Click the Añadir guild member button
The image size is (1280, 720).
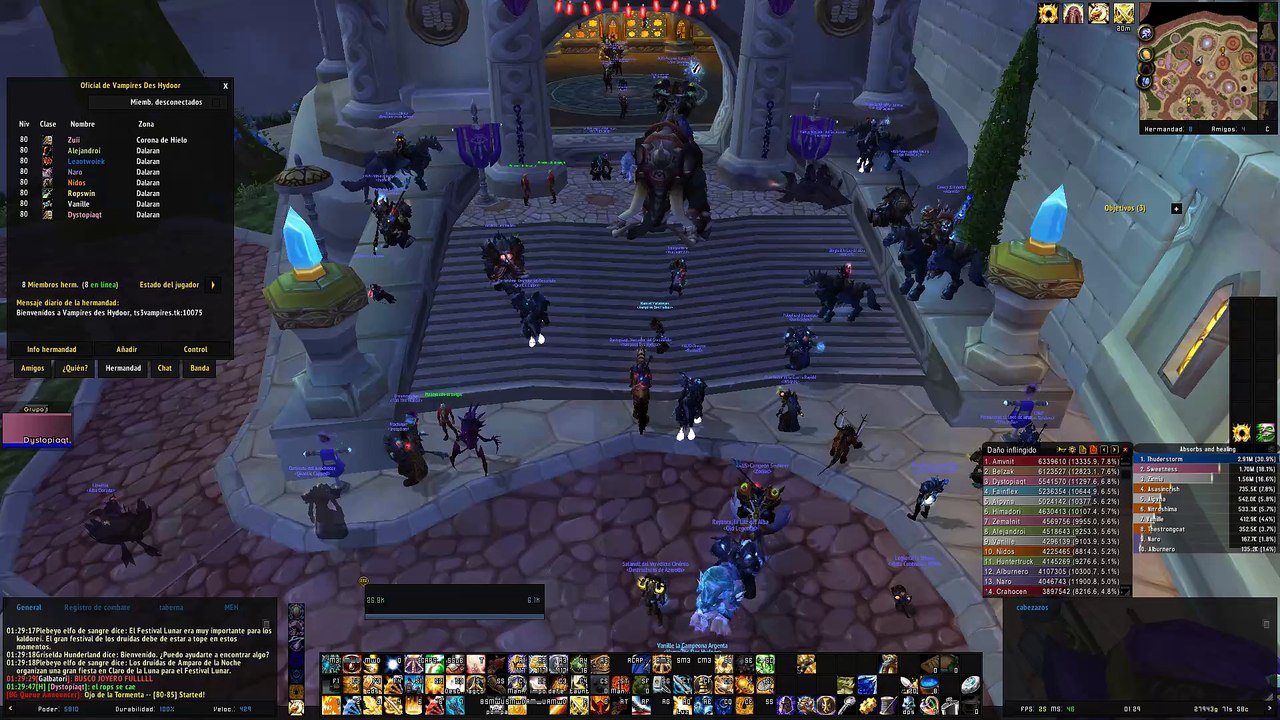point(127,350)
